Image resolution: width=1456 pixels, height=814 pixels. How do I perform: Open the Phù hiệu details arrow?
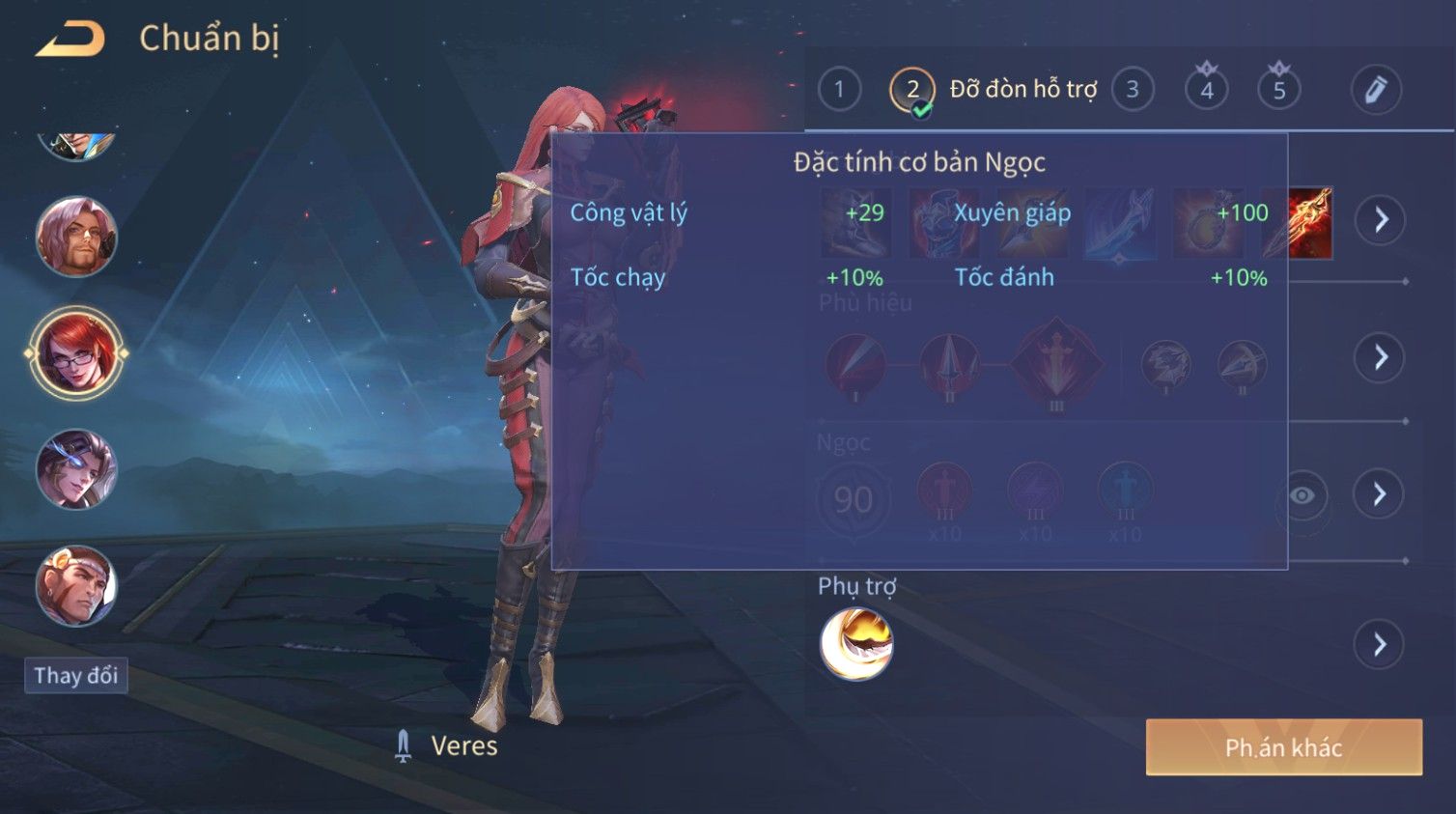coord(1381,357)
